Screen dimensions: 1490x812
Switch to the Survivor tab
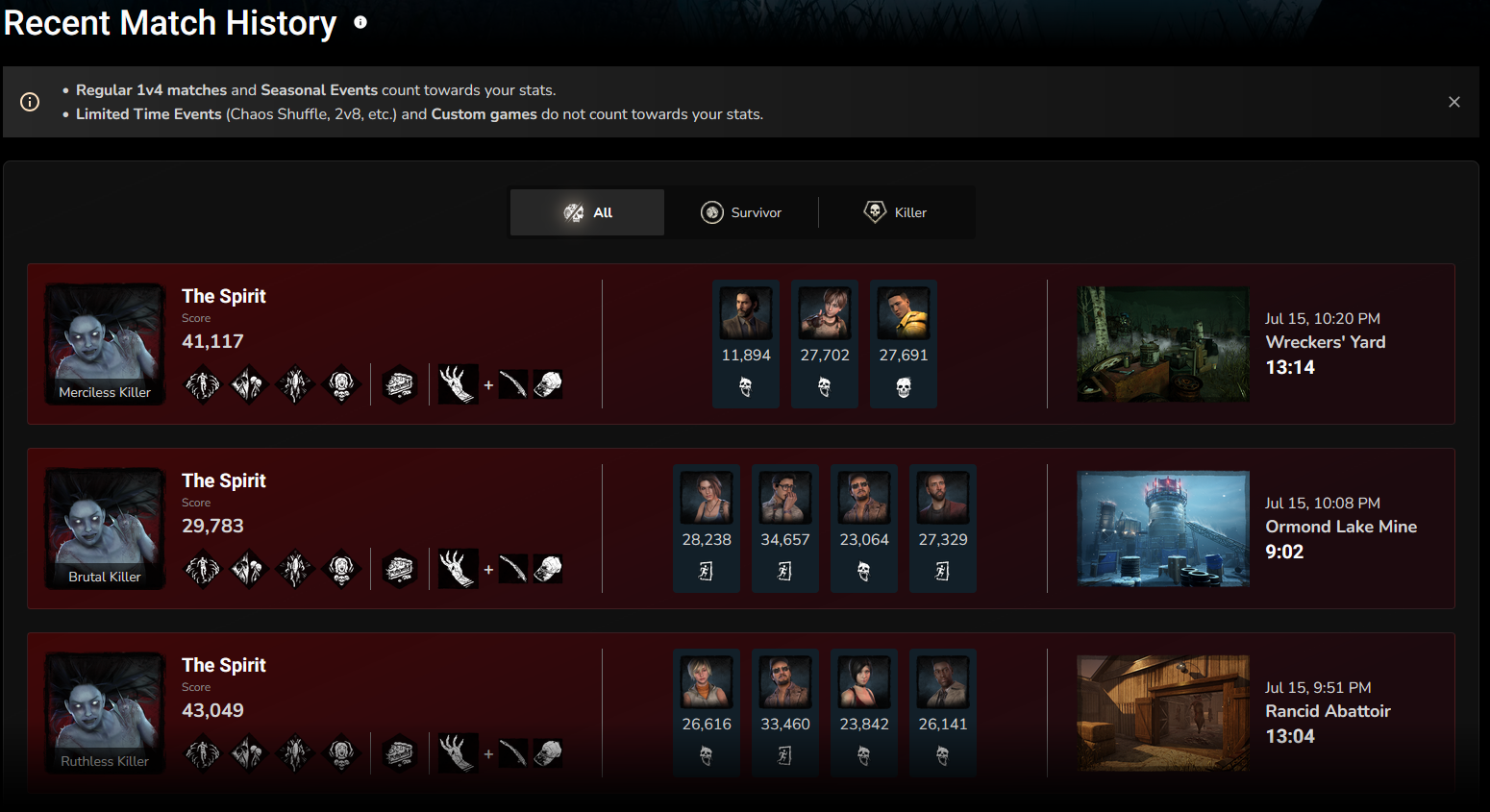[741, 212]
